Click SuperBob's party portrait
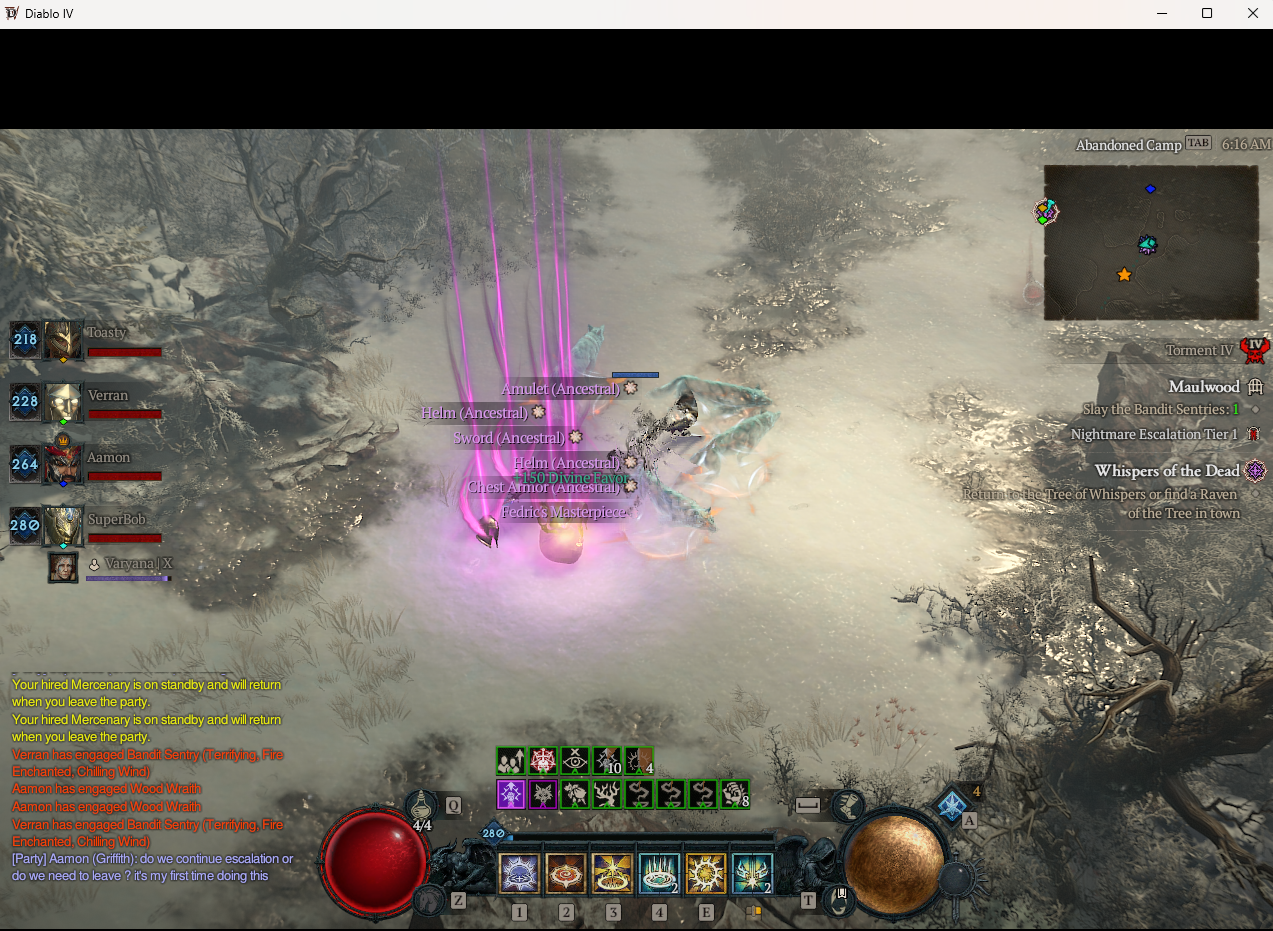 (63, 526)
